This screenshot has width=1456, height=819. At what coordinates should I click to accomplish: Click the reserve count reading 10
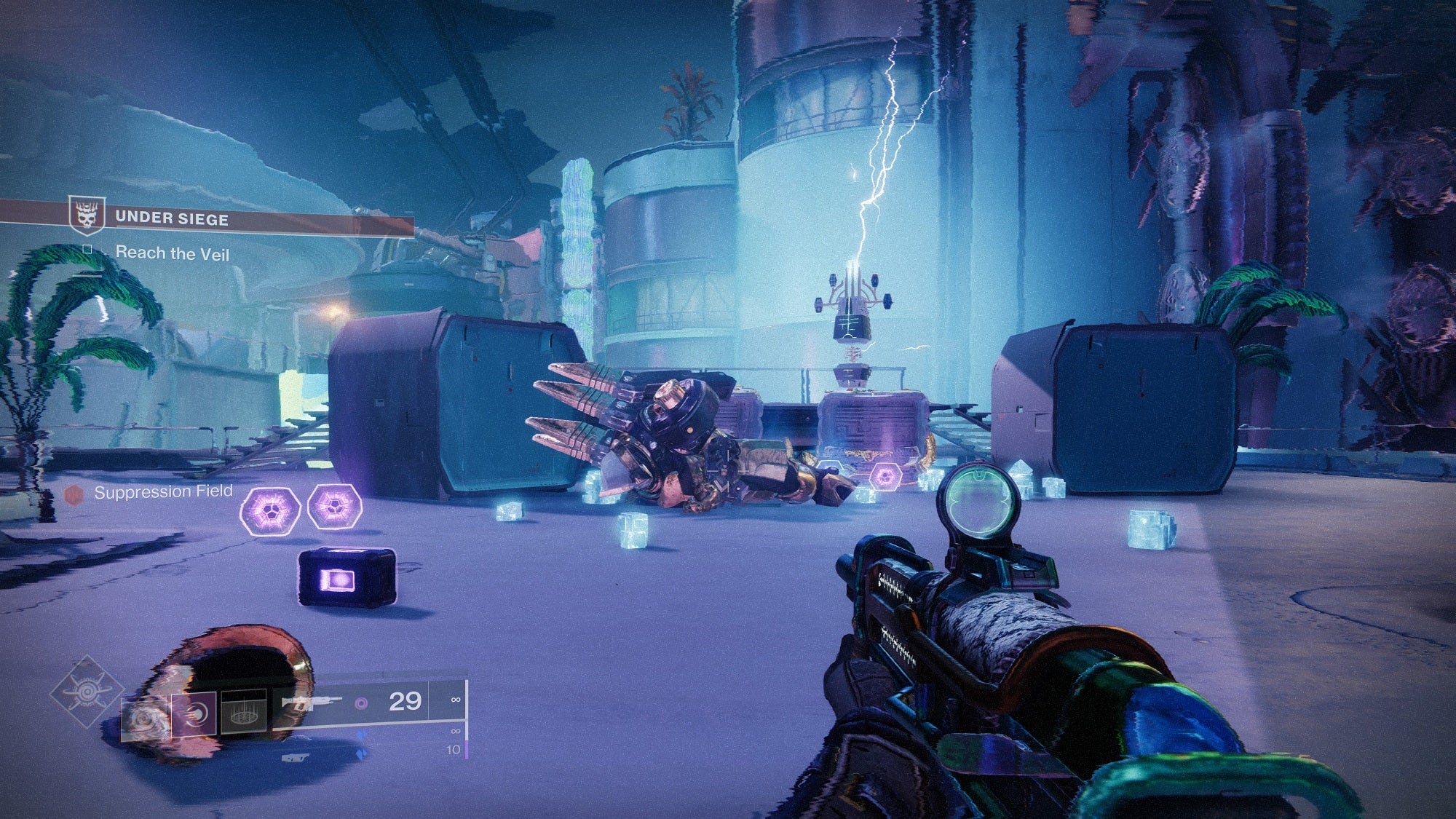click(454, 751)
